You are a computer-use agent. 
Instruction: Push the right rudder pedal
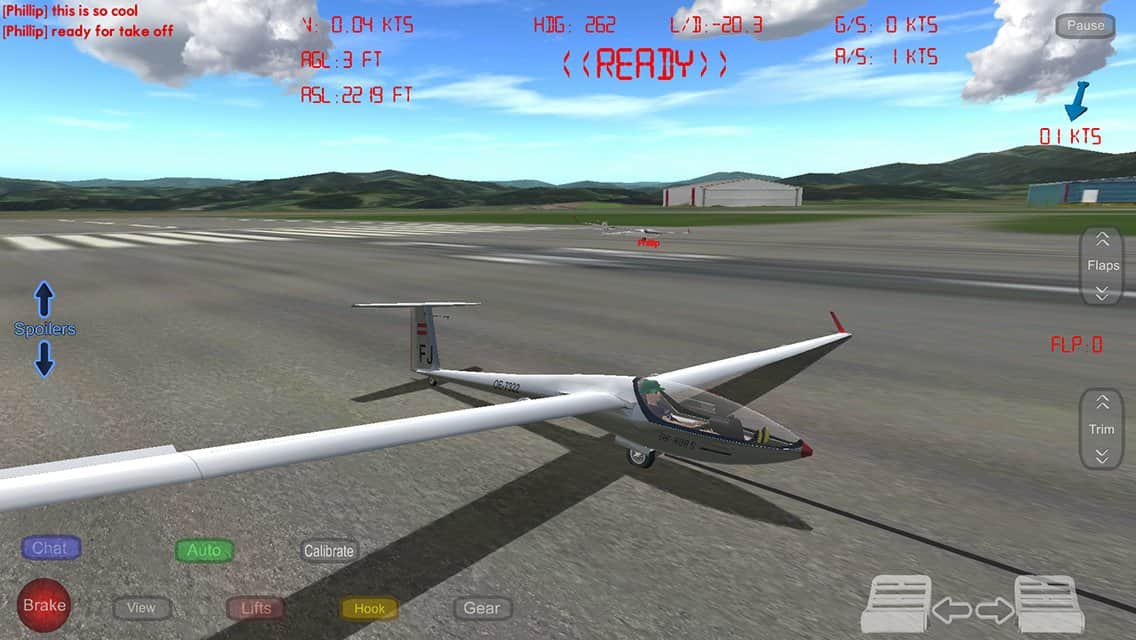pyautogui.click(x=1049, y=604)
